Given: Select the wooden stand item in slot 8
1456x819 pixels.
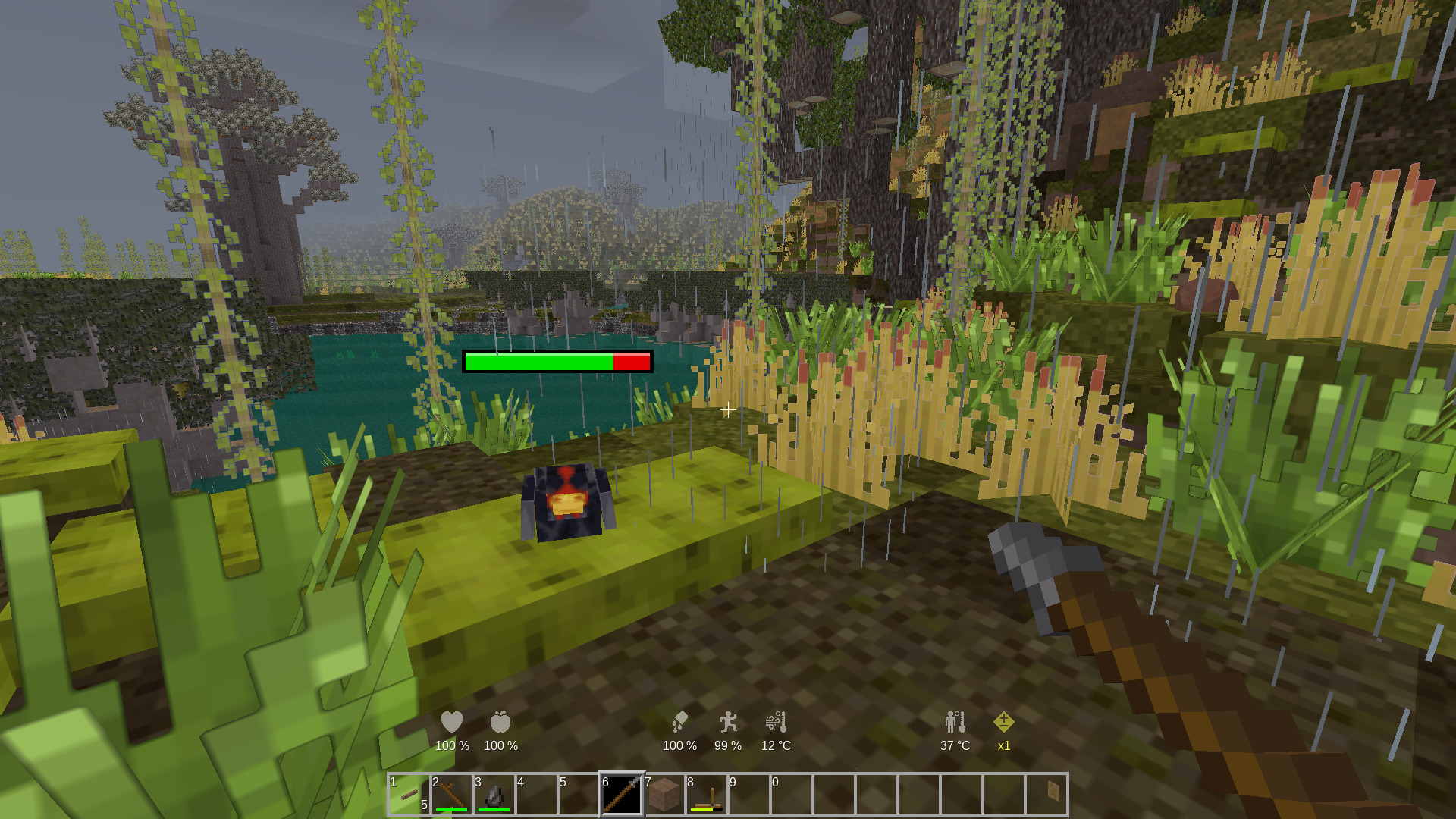Looking at the screenshot, I should tap(707, 795).
